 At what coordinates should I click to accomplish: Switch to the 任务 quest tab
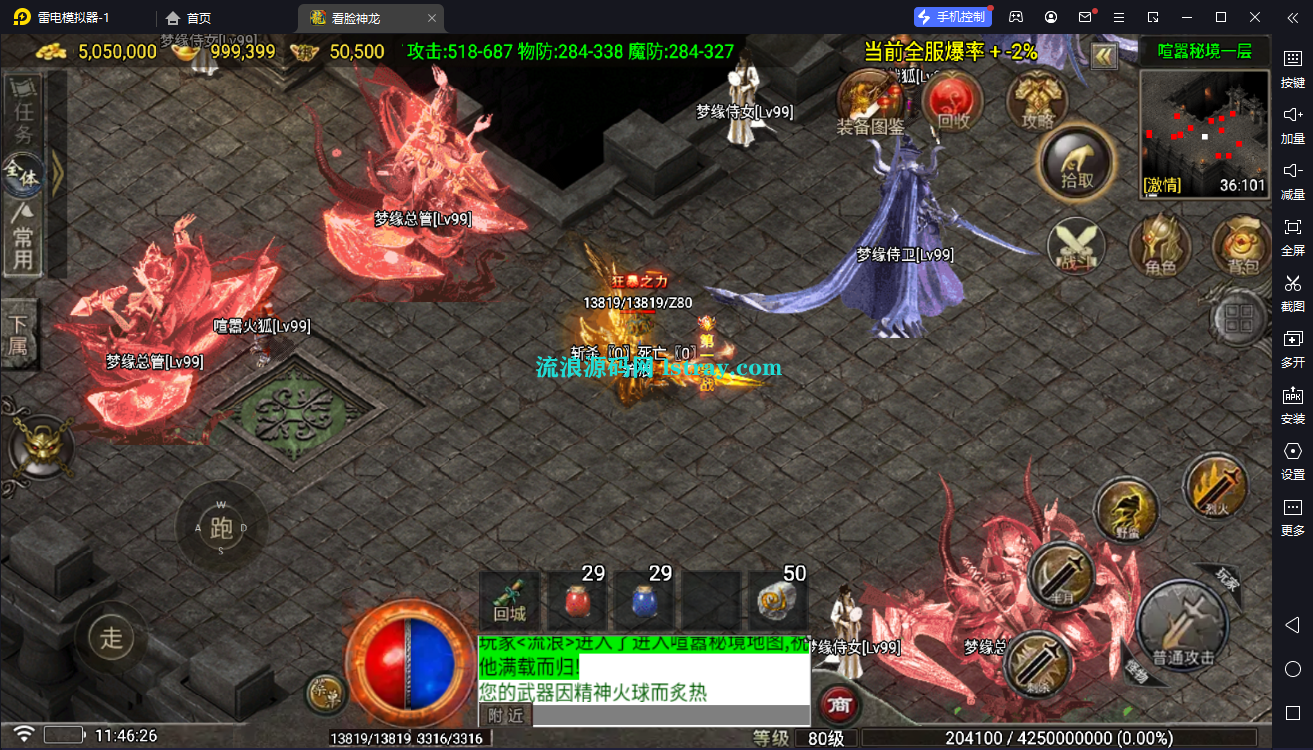(24, 111)
